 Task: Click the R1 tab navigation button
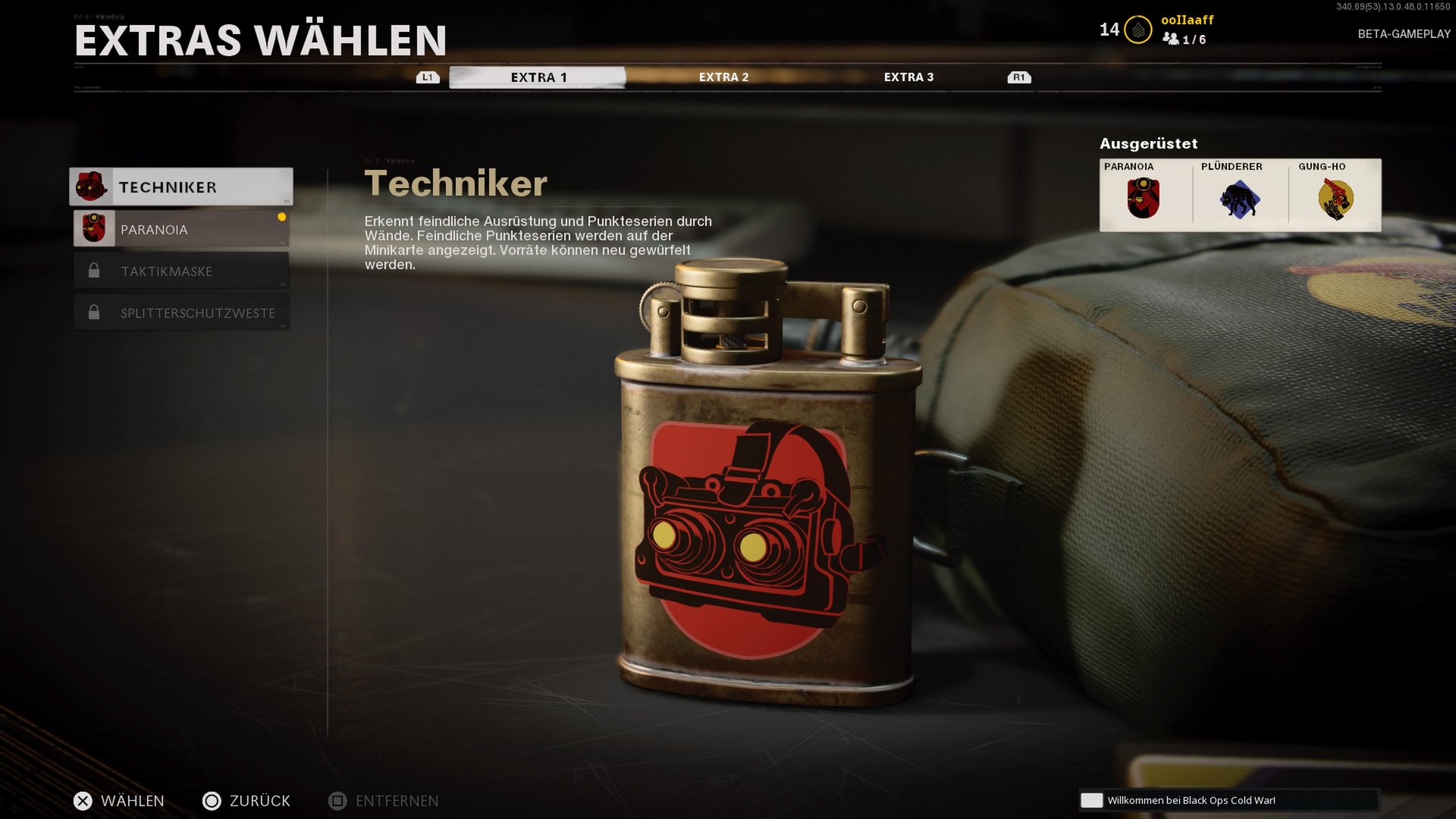click(1018, 76)
